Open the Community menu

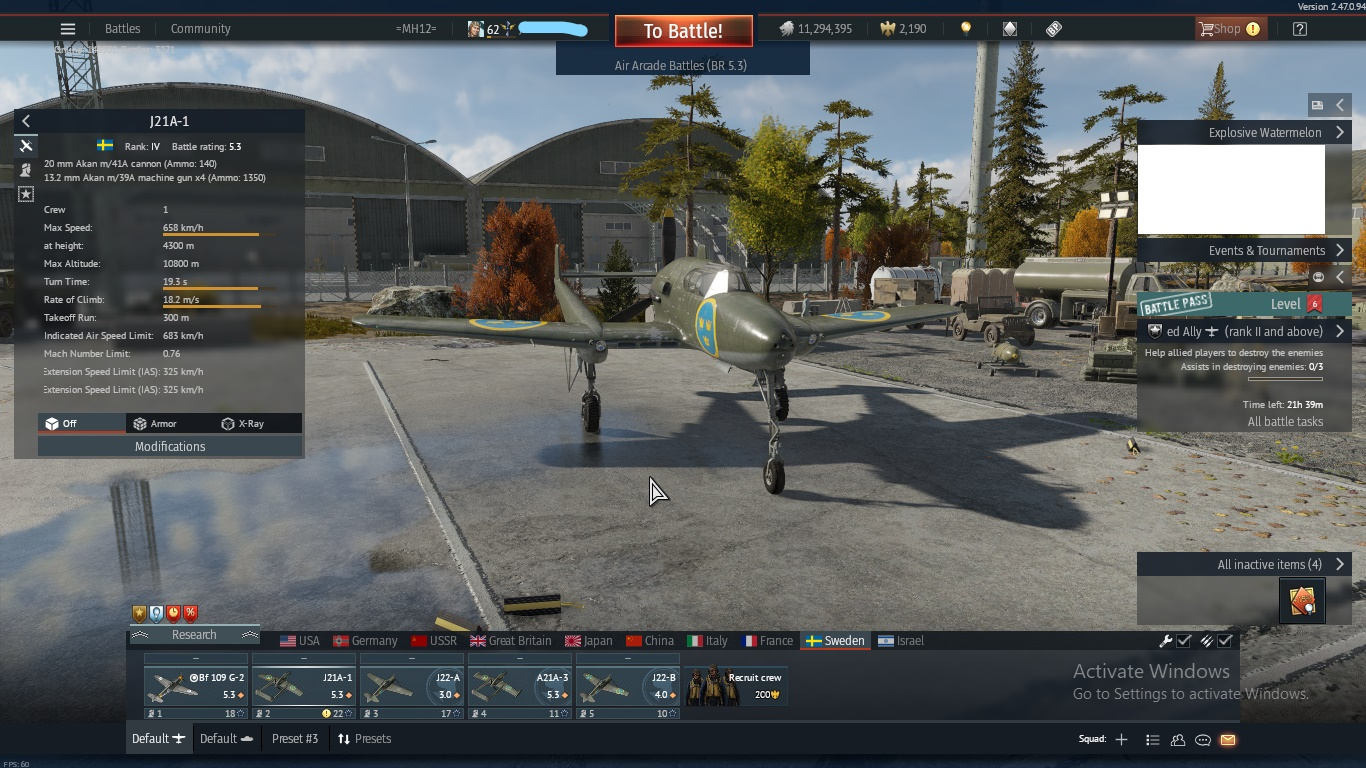tap(200, 29)
